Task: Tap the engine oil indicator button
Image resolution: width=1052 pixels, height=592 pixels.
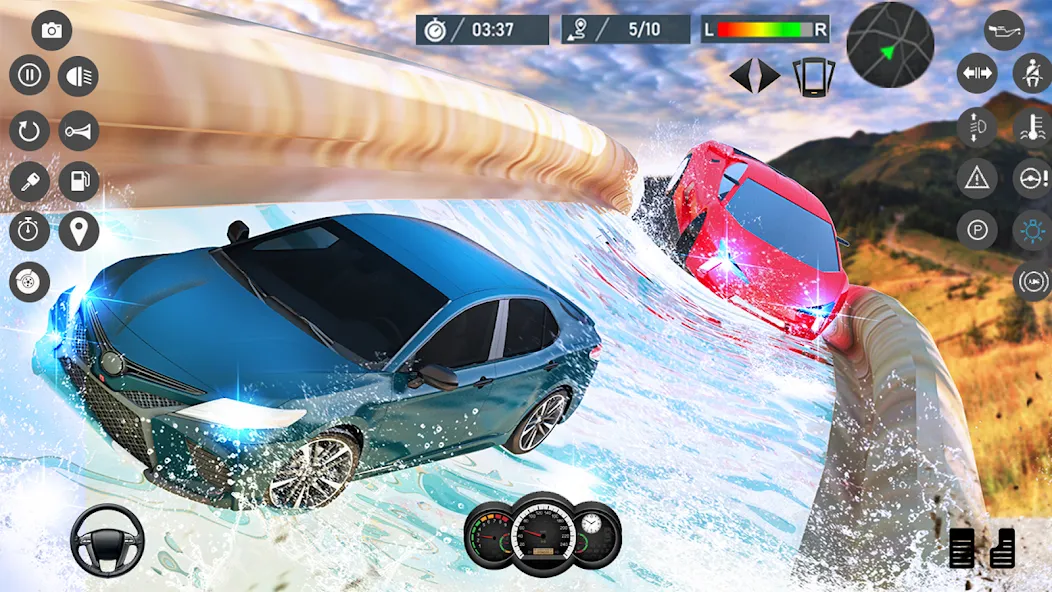Action: tap(1004, 30)
